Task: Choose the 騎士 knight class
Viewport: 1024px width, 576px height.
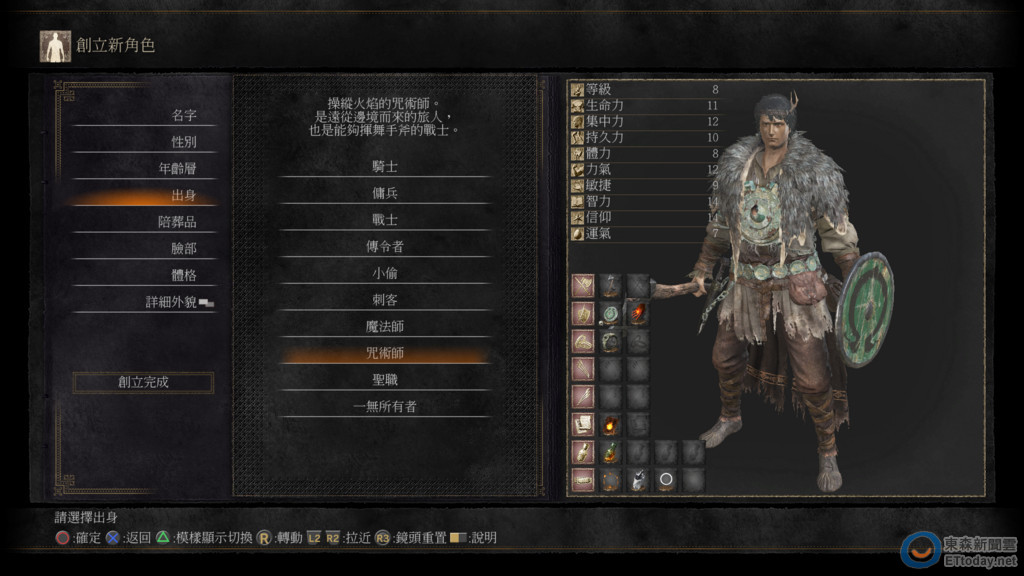Action: (385, 167)
